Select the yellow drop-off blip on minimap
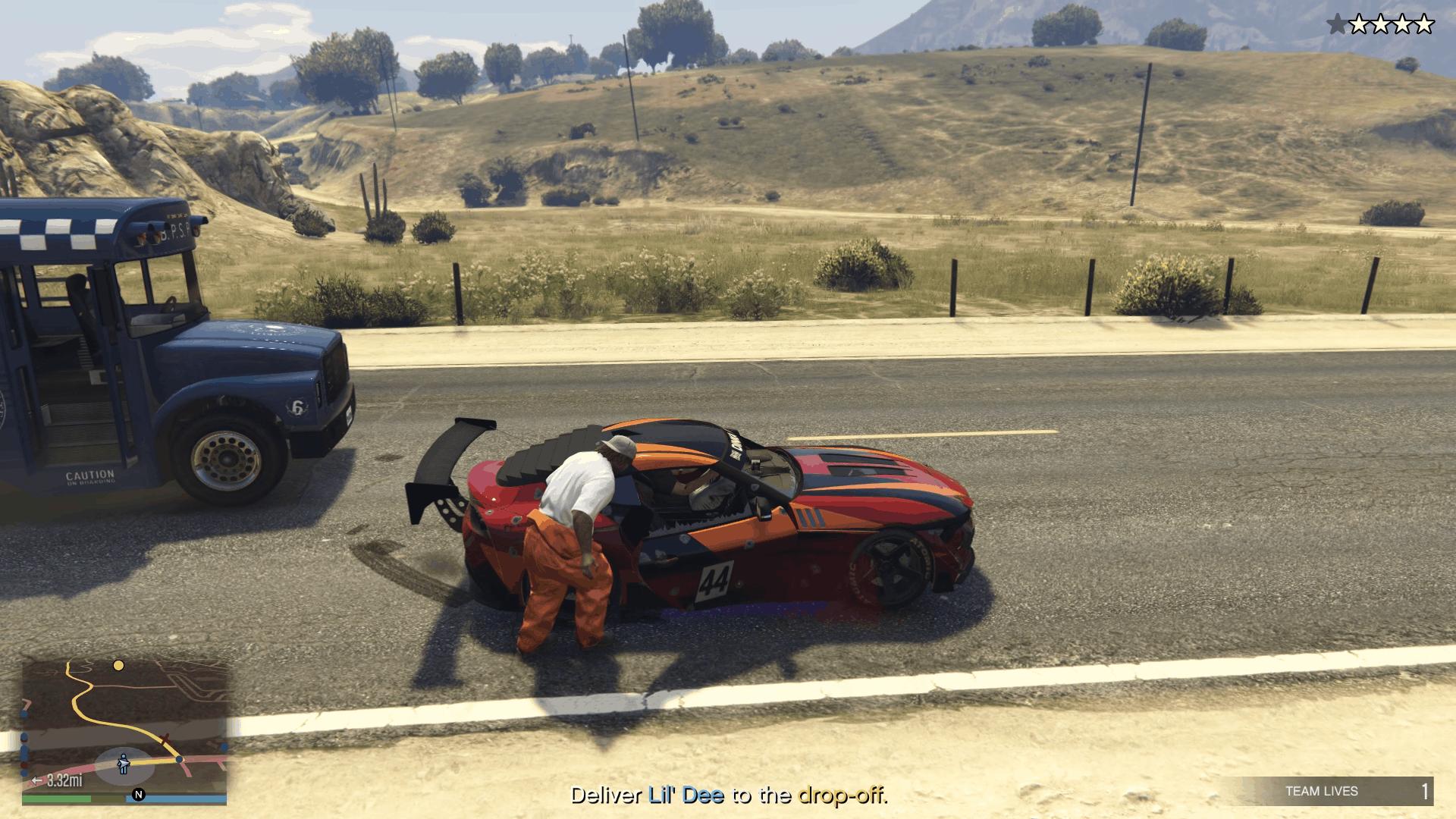 pos(118,666)
